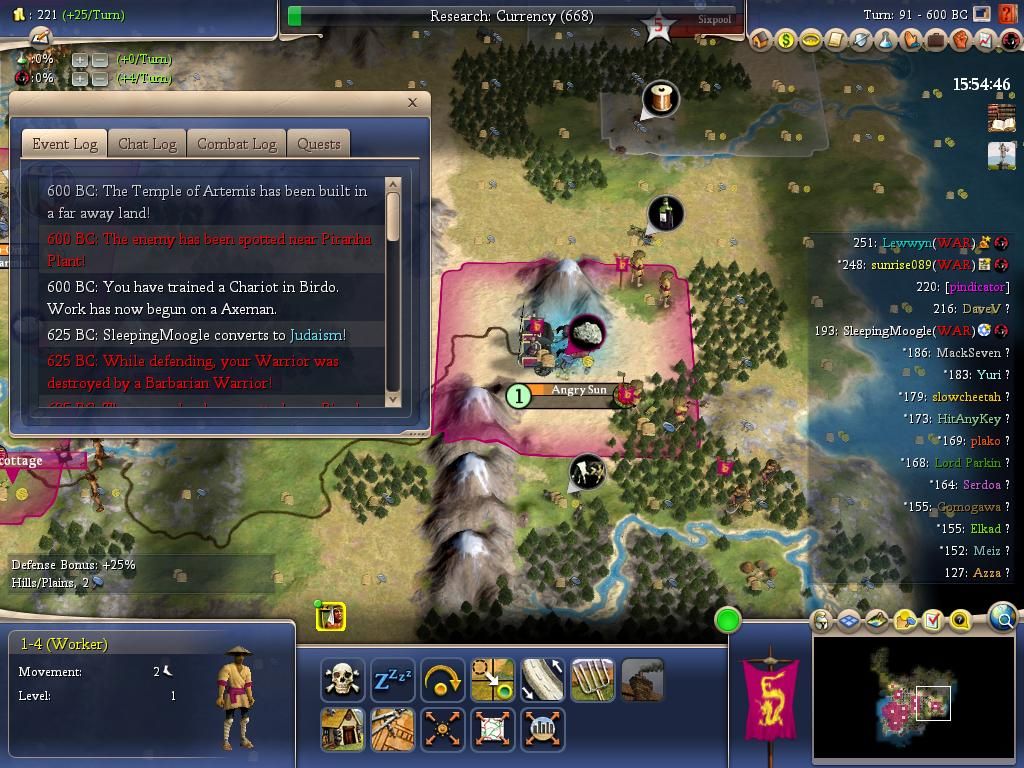Toggle the minimap tile grid button

click(x=849, y=621)
